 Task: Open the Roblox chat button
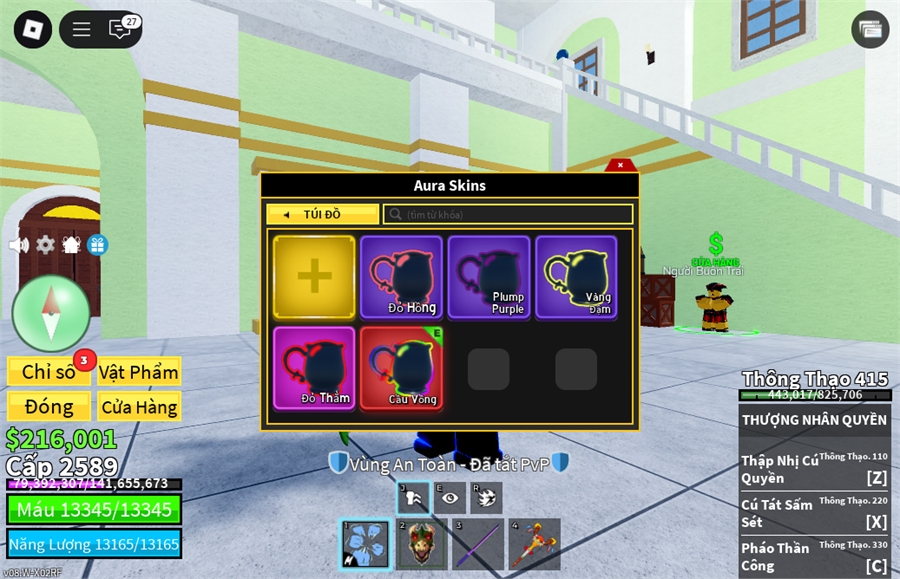click(x=120, y=29)
